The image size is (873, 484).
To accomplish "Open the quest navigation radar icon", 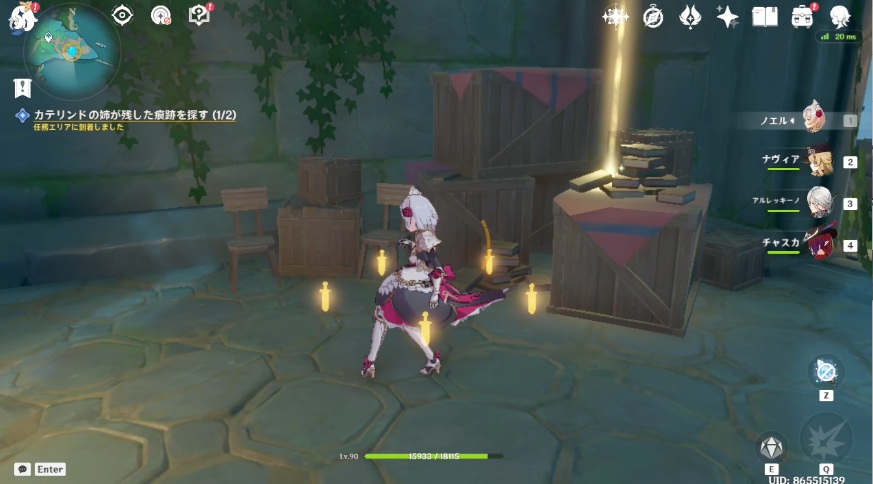I will pyautogui.click(x=160, y=15).
